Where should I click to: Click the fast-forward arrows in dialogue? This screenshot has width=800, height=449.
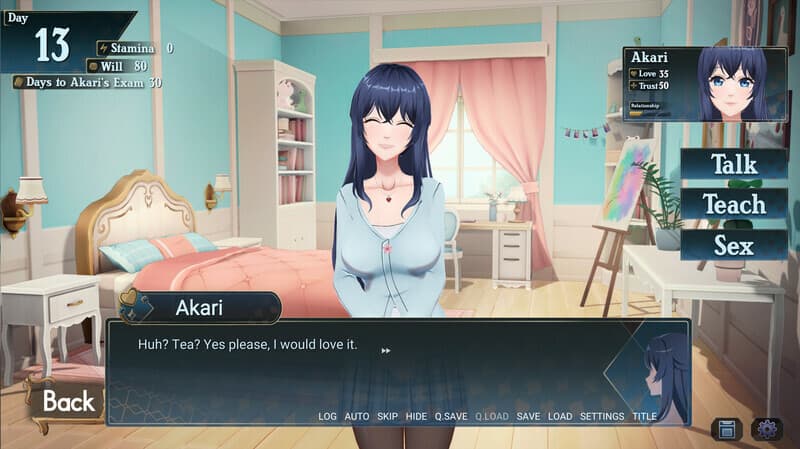point(386,350)
